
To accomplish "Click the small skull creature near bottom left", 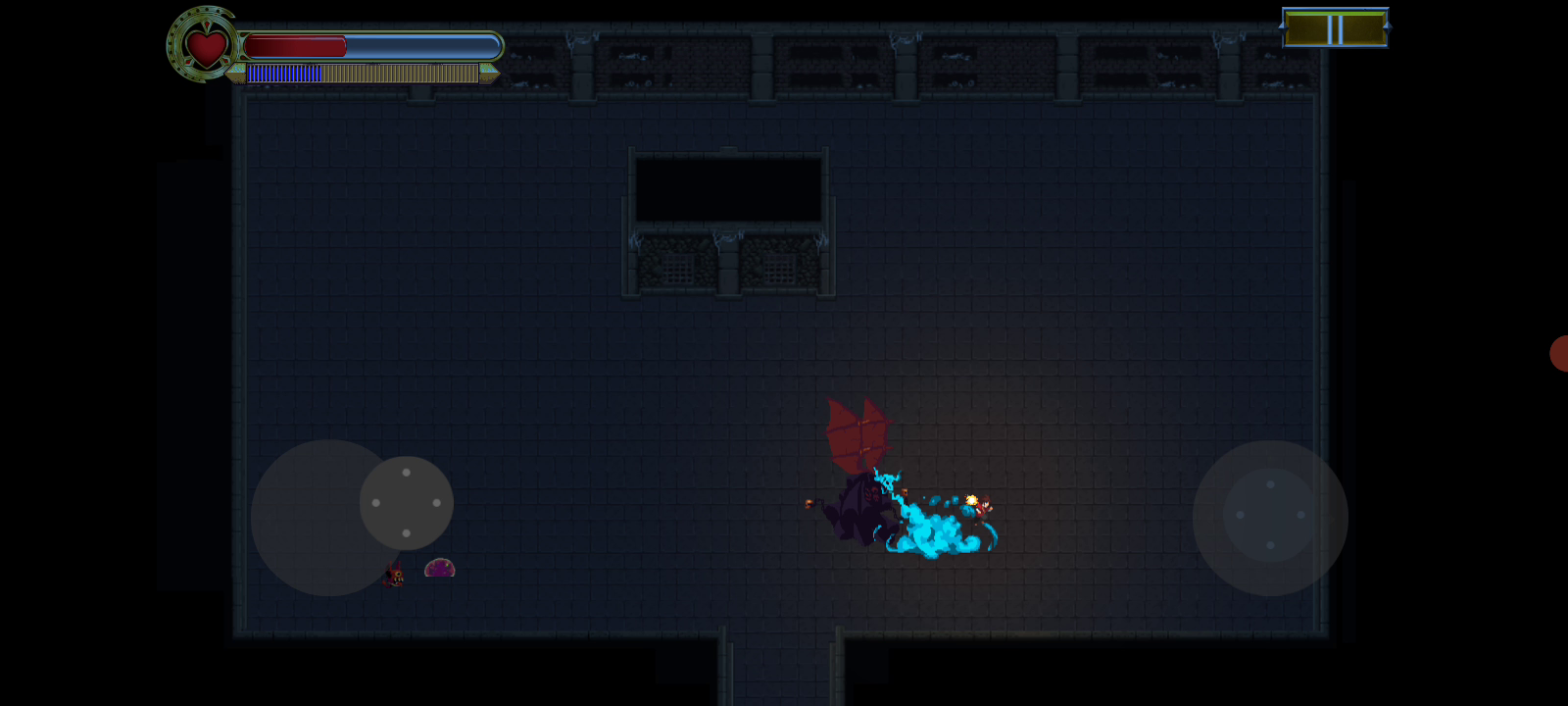I will (396, 577).
